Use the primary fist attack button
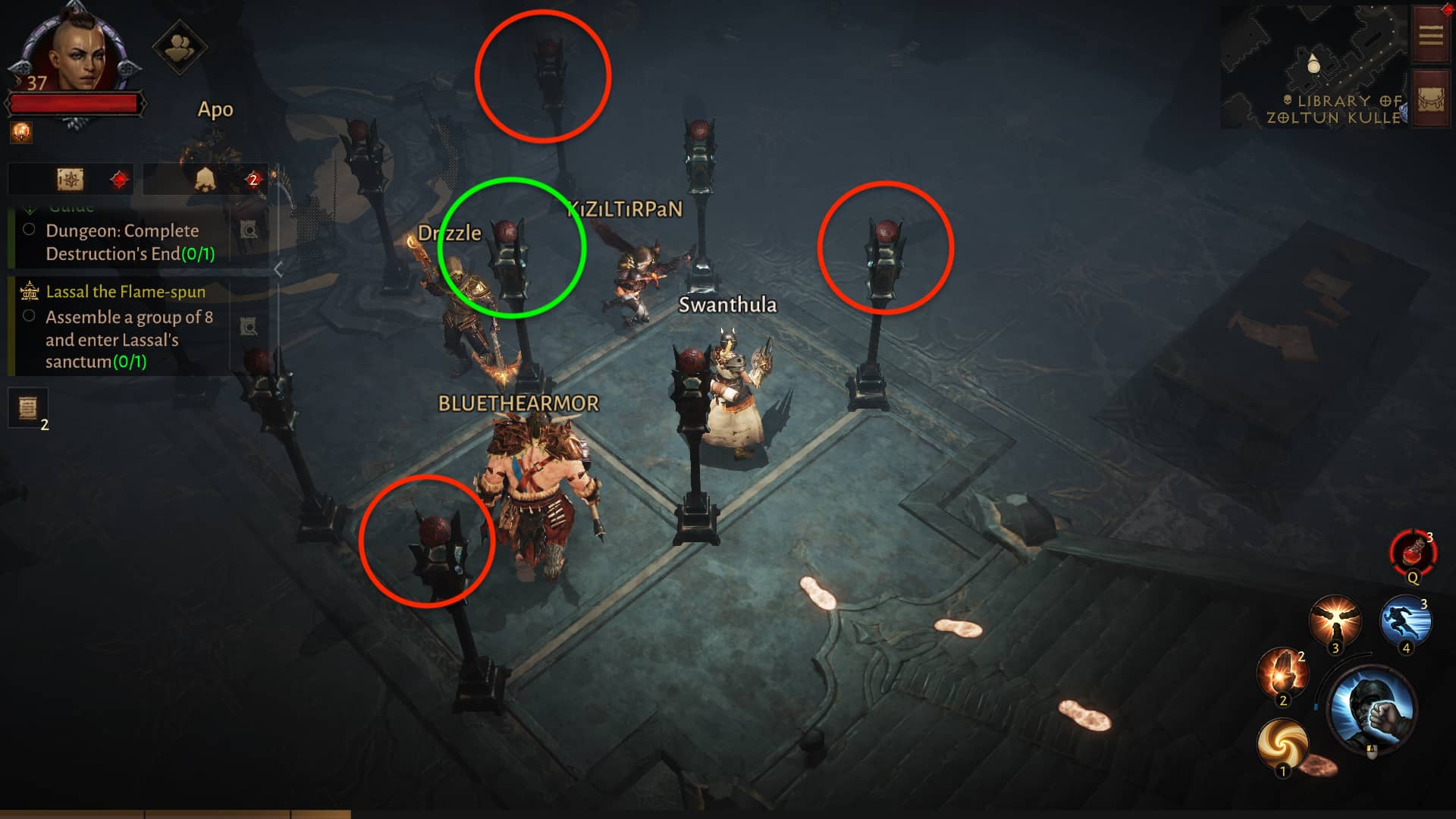Screen dimensions: 1456x819 coord(1372,708)
